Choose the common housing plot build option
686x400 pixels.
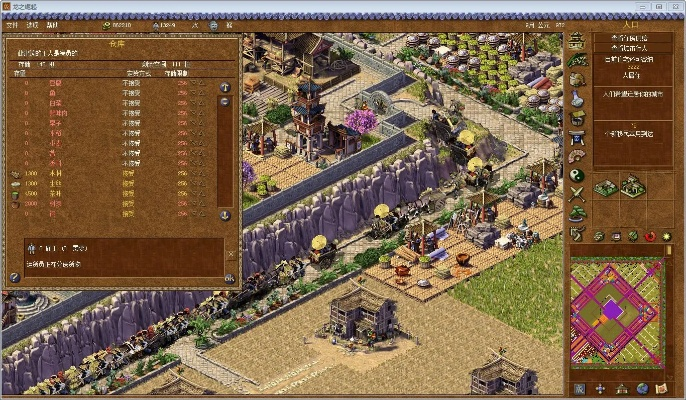[x=605, y=187]
